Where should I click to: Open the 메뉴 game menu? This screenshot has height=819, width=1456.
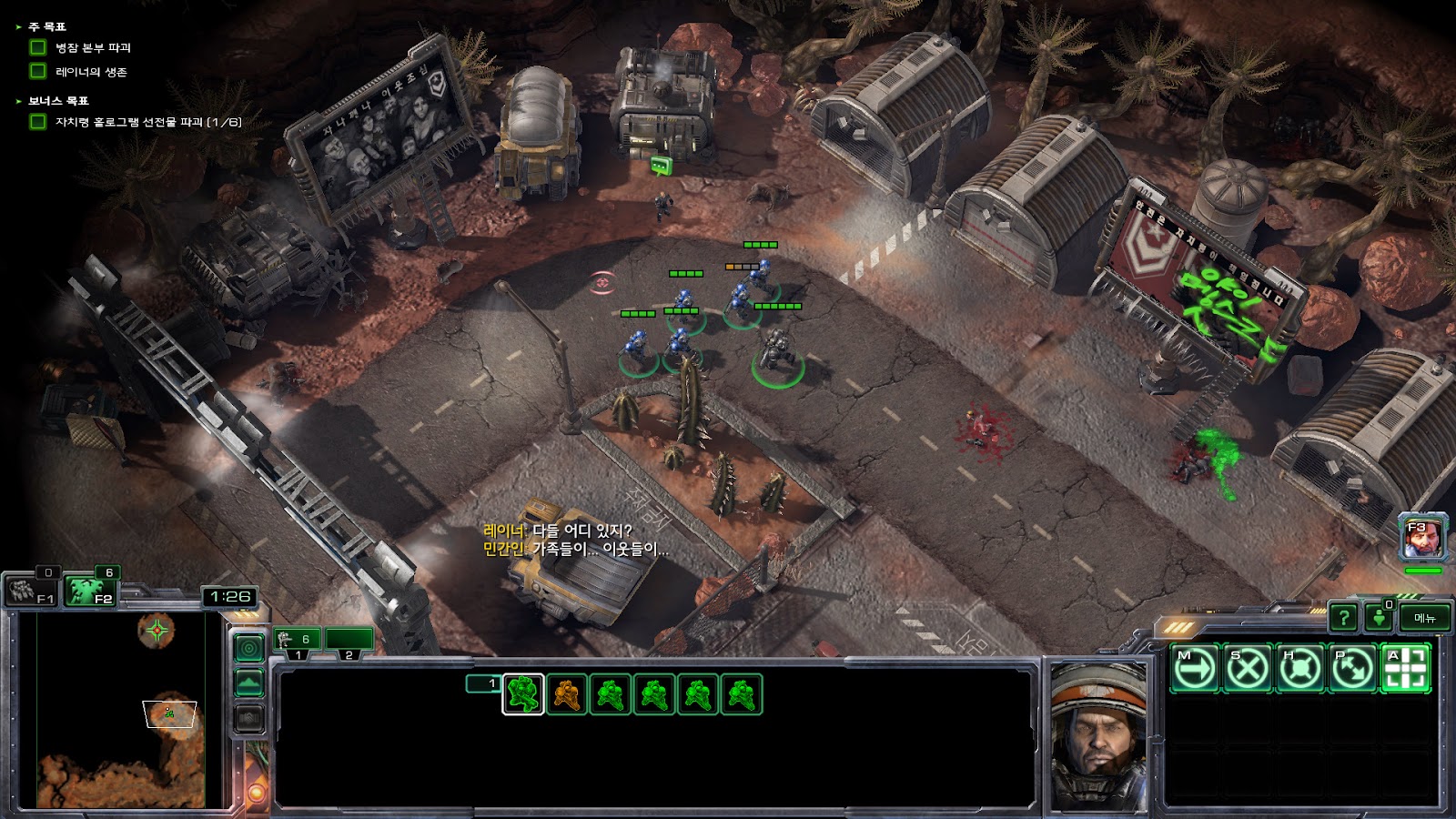point(1424,618)
